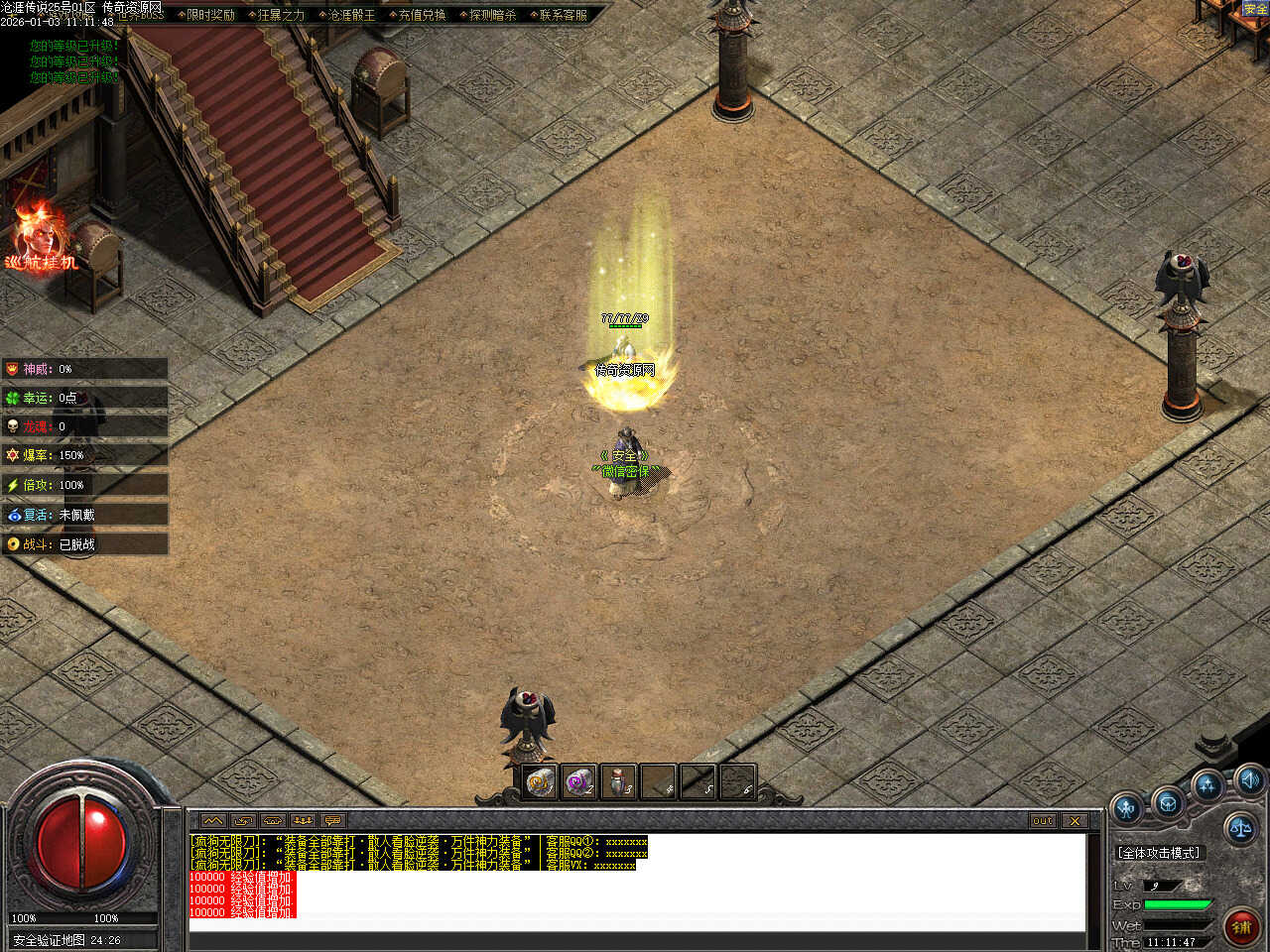Switch the 全体攻击模式 attack mode label
The height and width of the screenshot is (952, 1270).
tap(1159, 853)
